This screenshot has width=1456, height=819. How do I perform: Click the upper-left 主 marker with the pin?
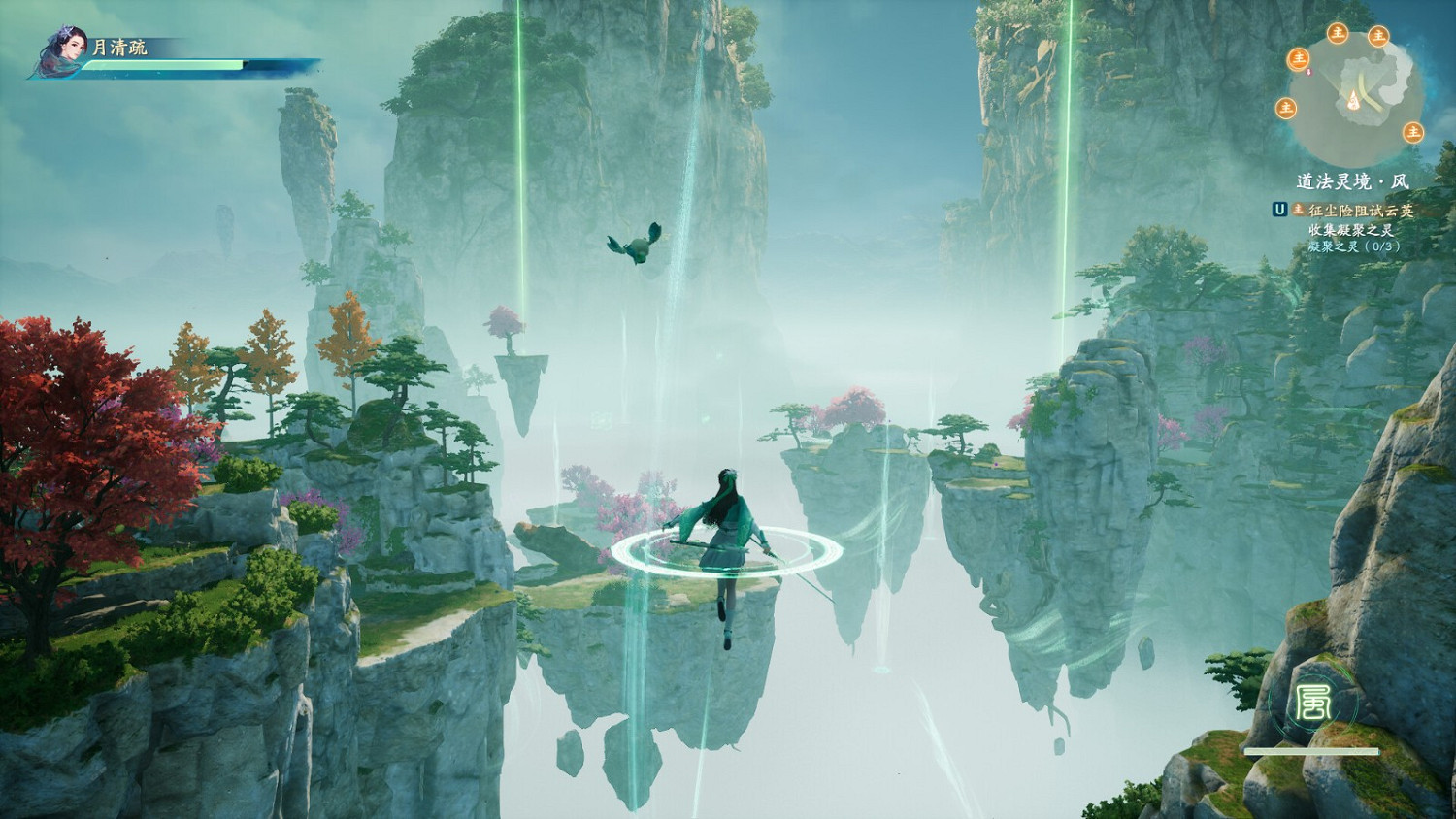[x=1299, y=58]
